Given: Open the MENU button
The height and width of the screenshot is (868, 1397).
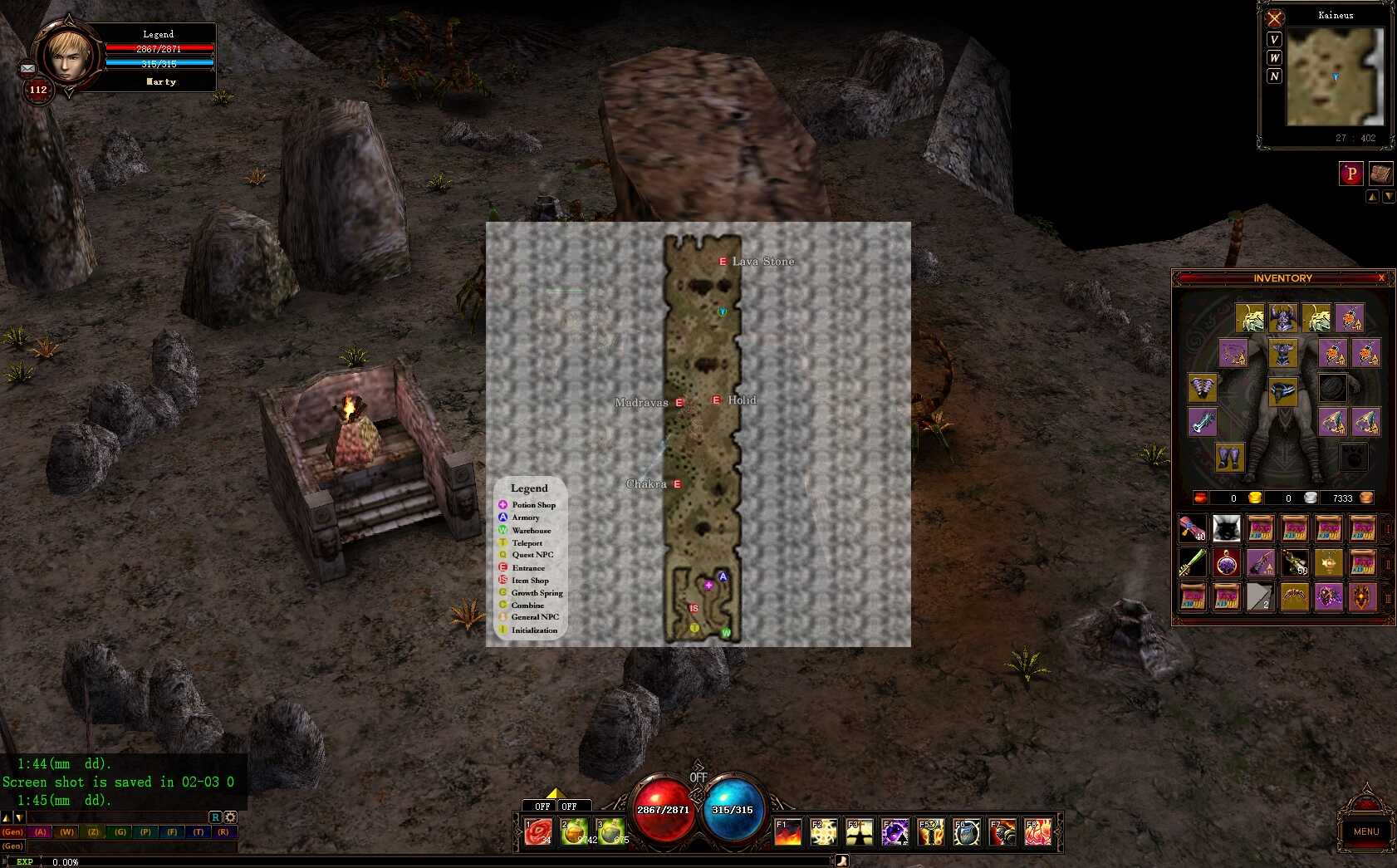Looking at the screenshot, I should 1365,831.
